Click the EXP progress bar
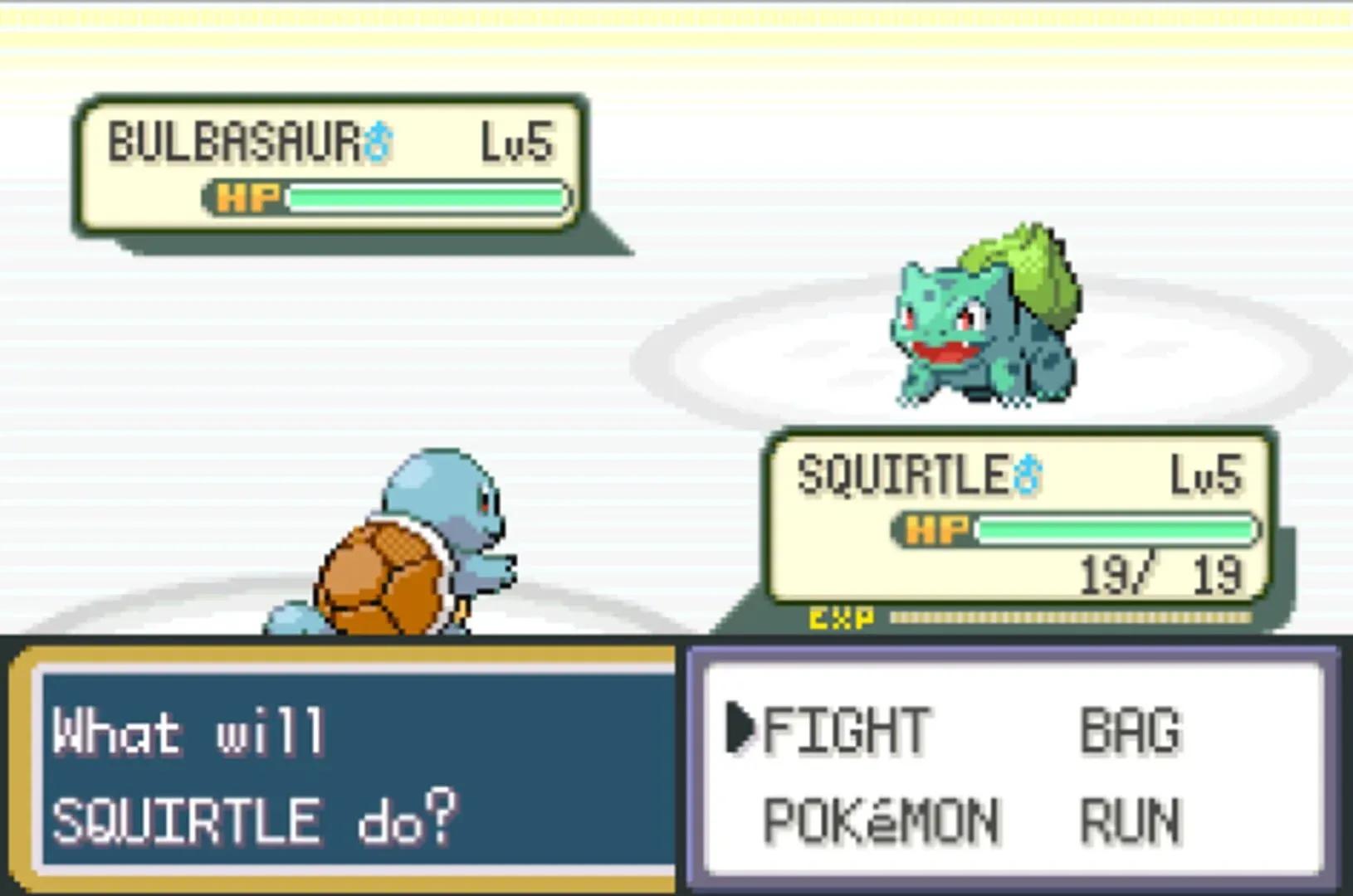The width and height of the screenshot is (1353, 896). coord(1071,617)
